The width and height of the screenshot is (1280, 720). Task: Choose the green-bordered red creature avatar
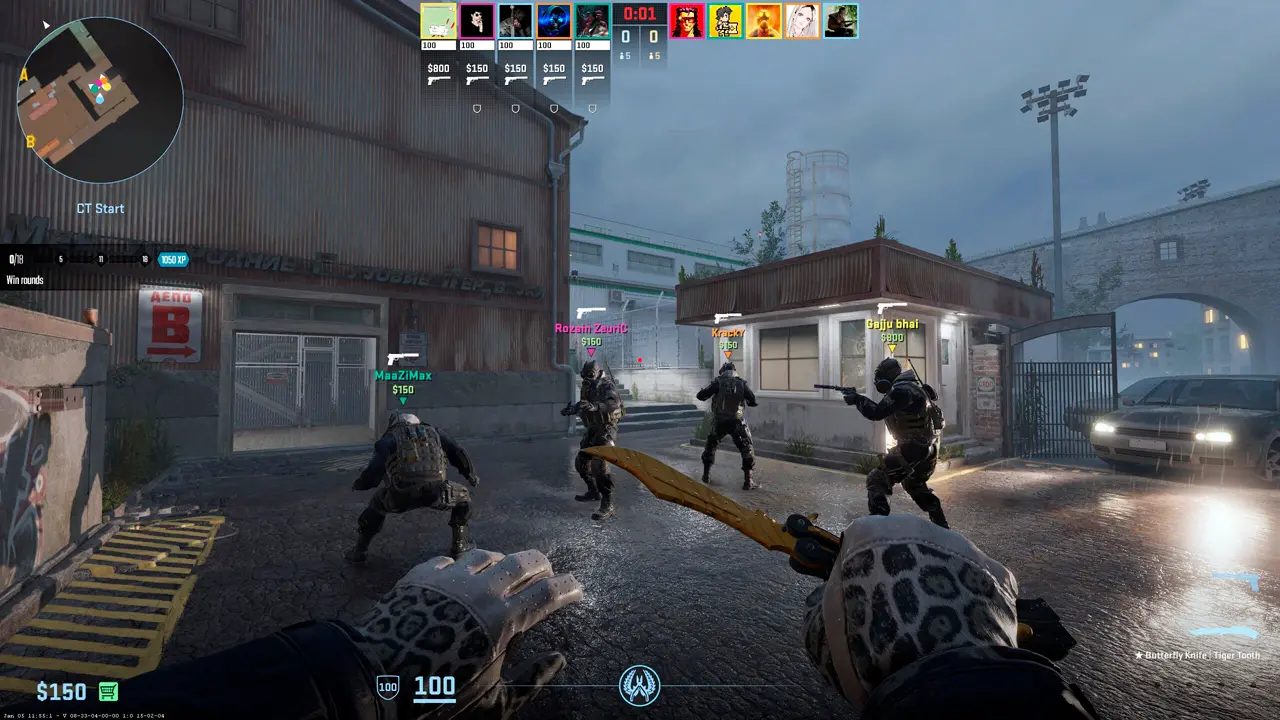point(593,21)
